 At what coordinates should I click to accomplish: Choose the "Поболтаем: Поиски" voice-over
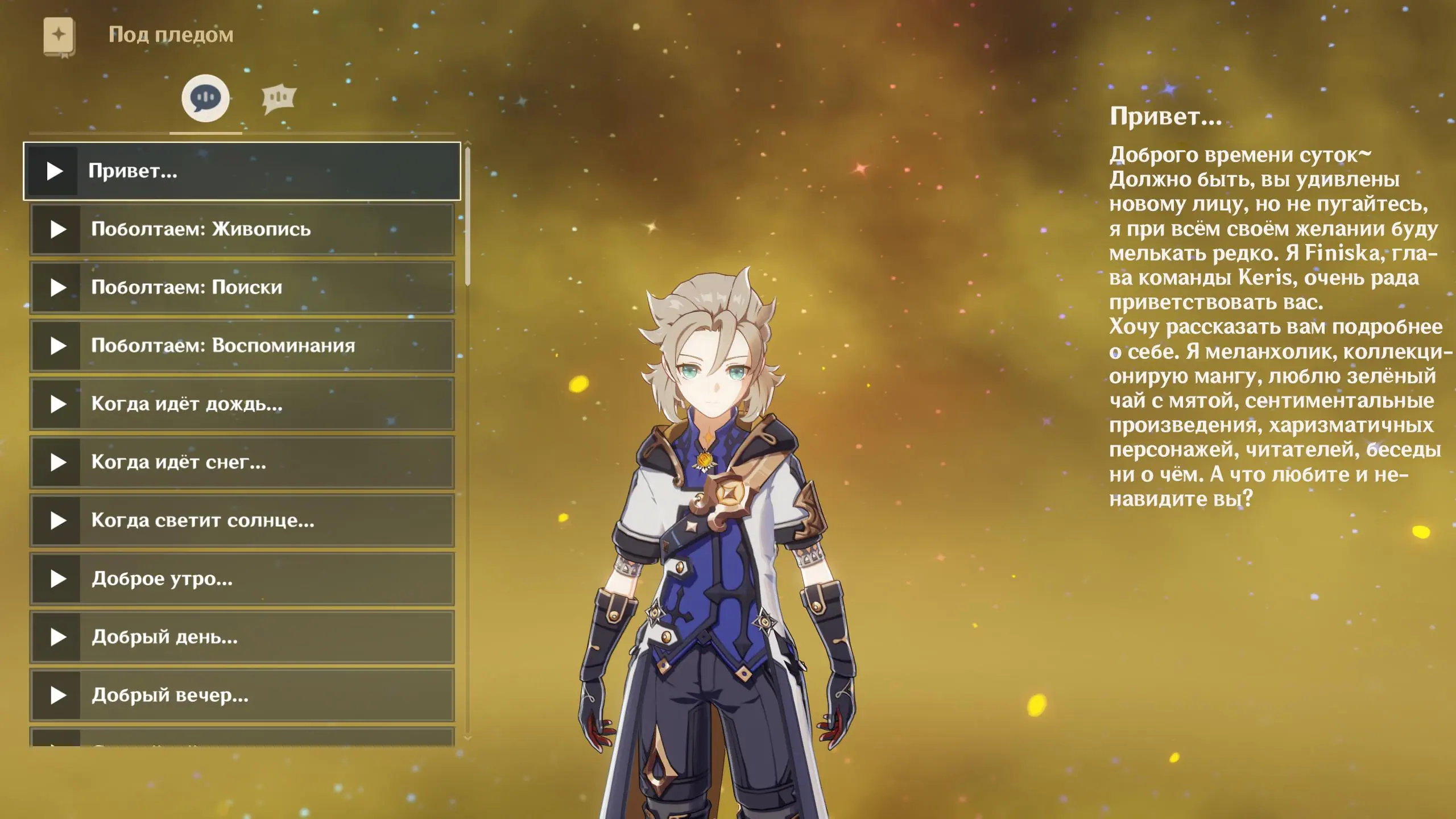[x=242, y=288]
